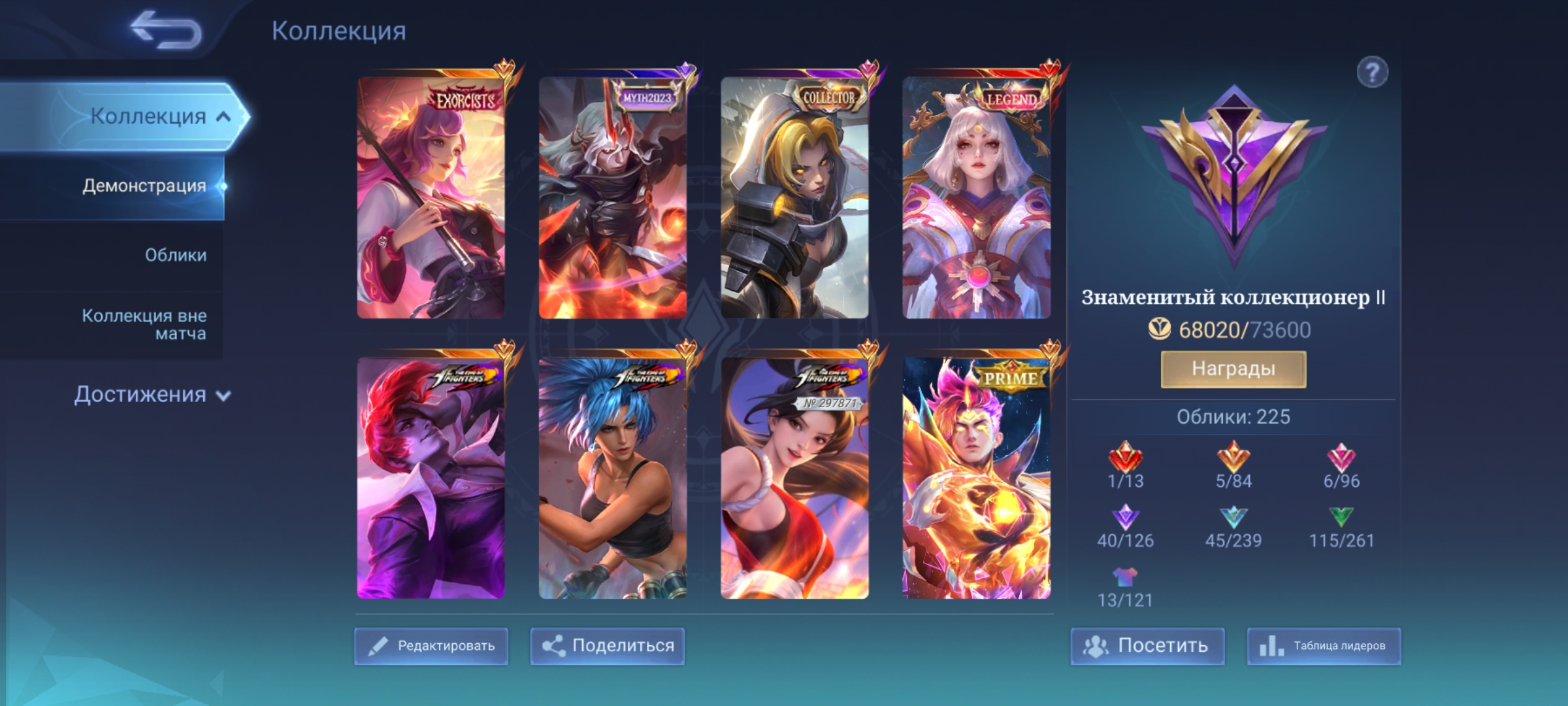The image size is (1568, 706).
Task: Select the Myth2023 skin card
Action: tap(613, 197)
